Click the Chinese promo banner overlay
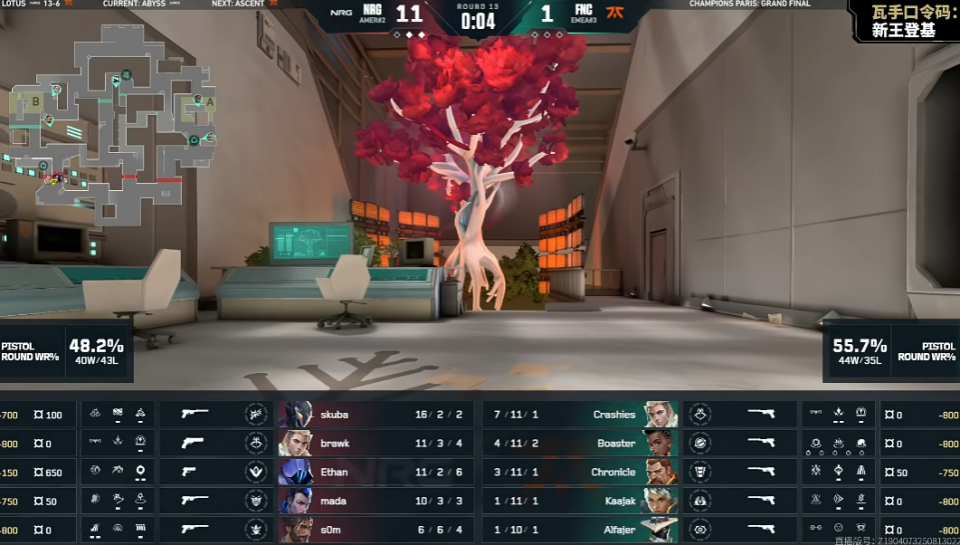 [x=903, y=21]
